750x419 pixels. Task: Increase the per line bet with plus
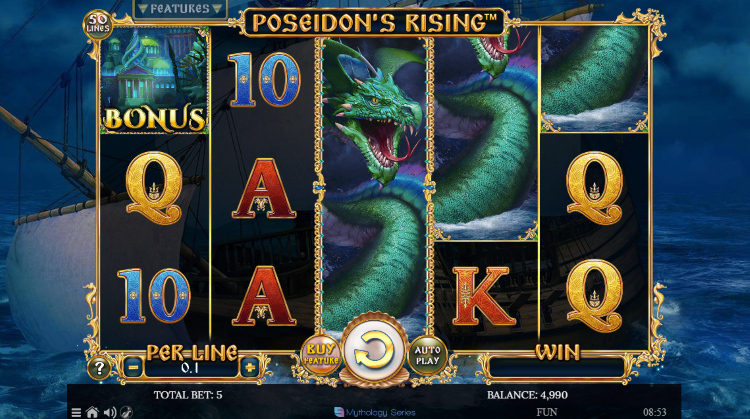pyautogui.click(x=249, y=367)
